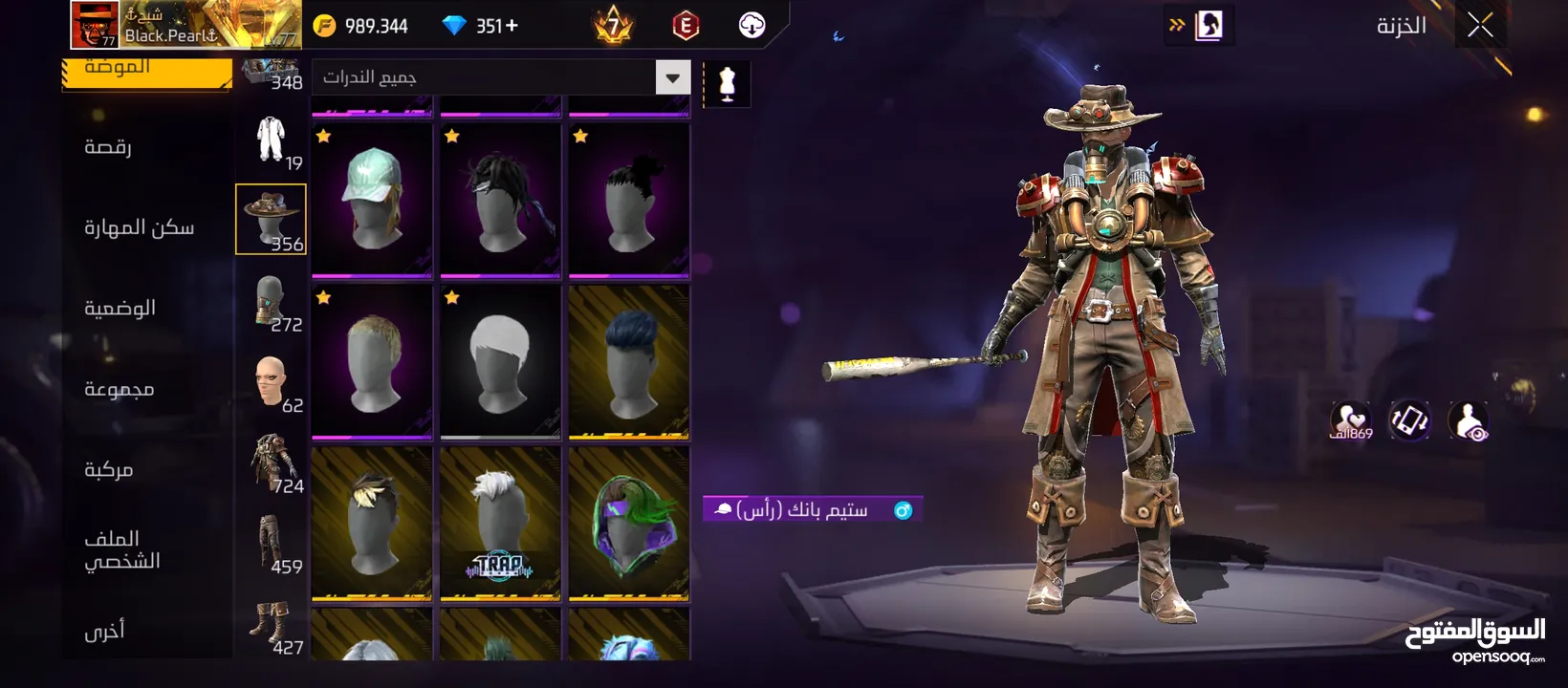This screenshot has width=1568, height=688.
Task: Select the أخرى (other) category
Action: point(104,631)
